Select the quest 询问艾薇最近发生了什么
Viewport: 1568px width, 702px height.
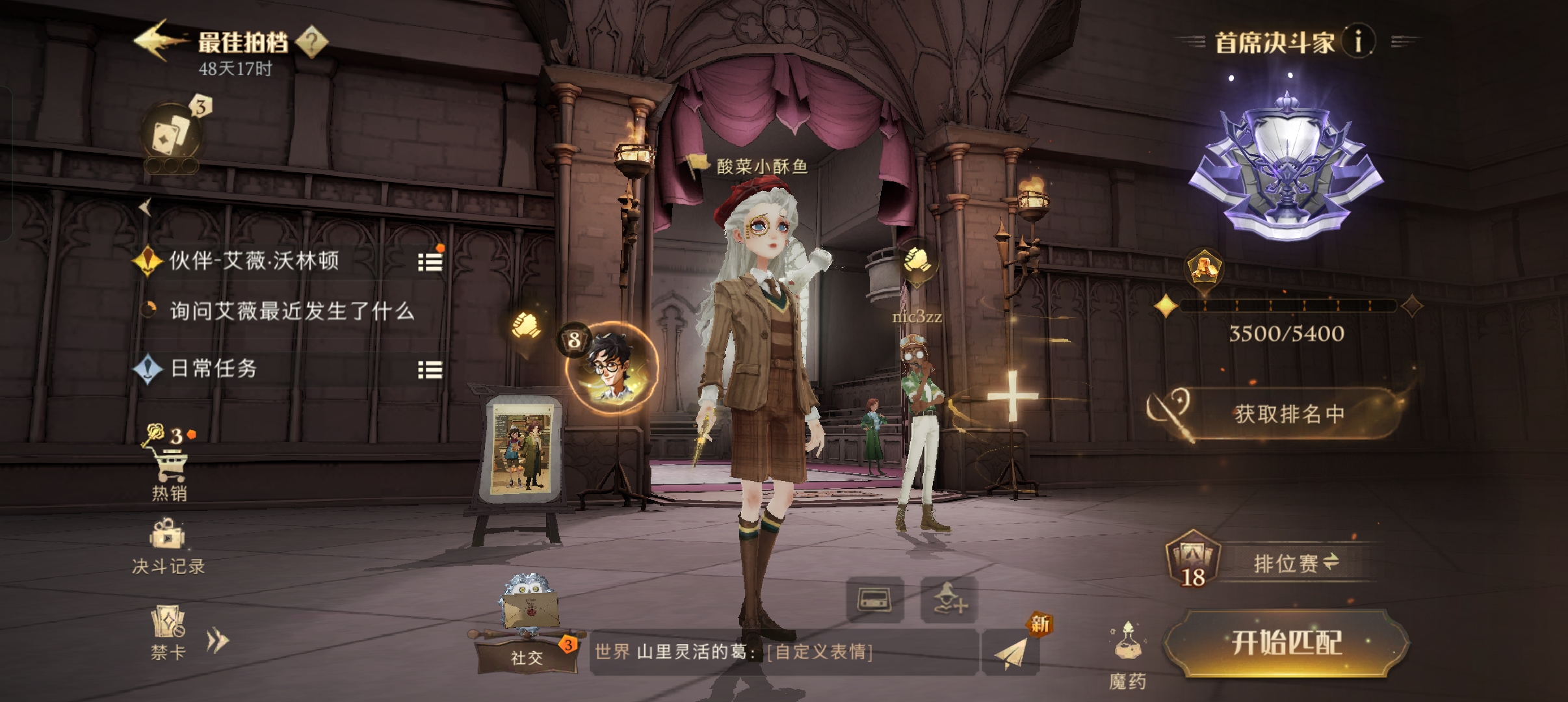click(292, 311)
